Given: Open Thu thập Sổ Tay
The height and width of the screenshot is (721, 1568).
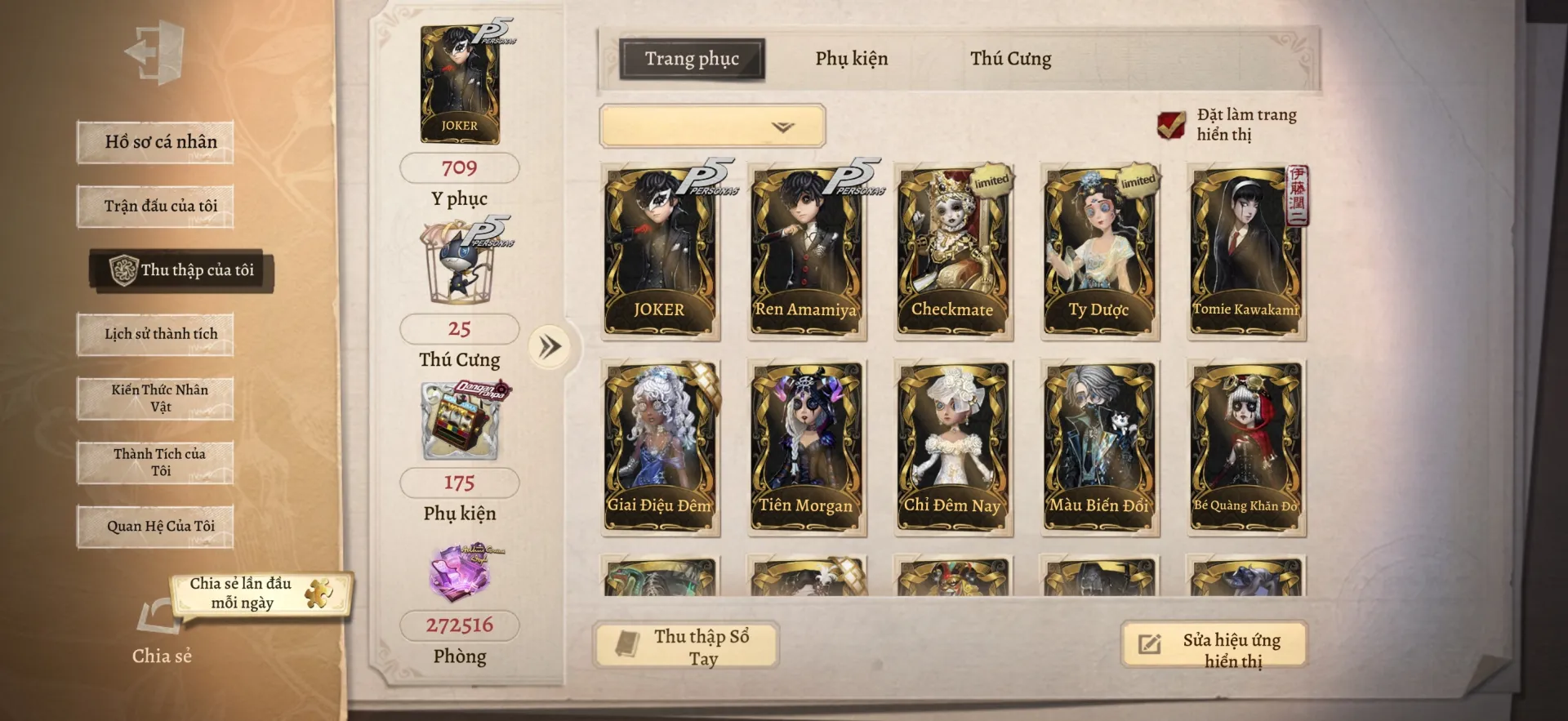Looking at the screenshot, I should coord(686,646).
